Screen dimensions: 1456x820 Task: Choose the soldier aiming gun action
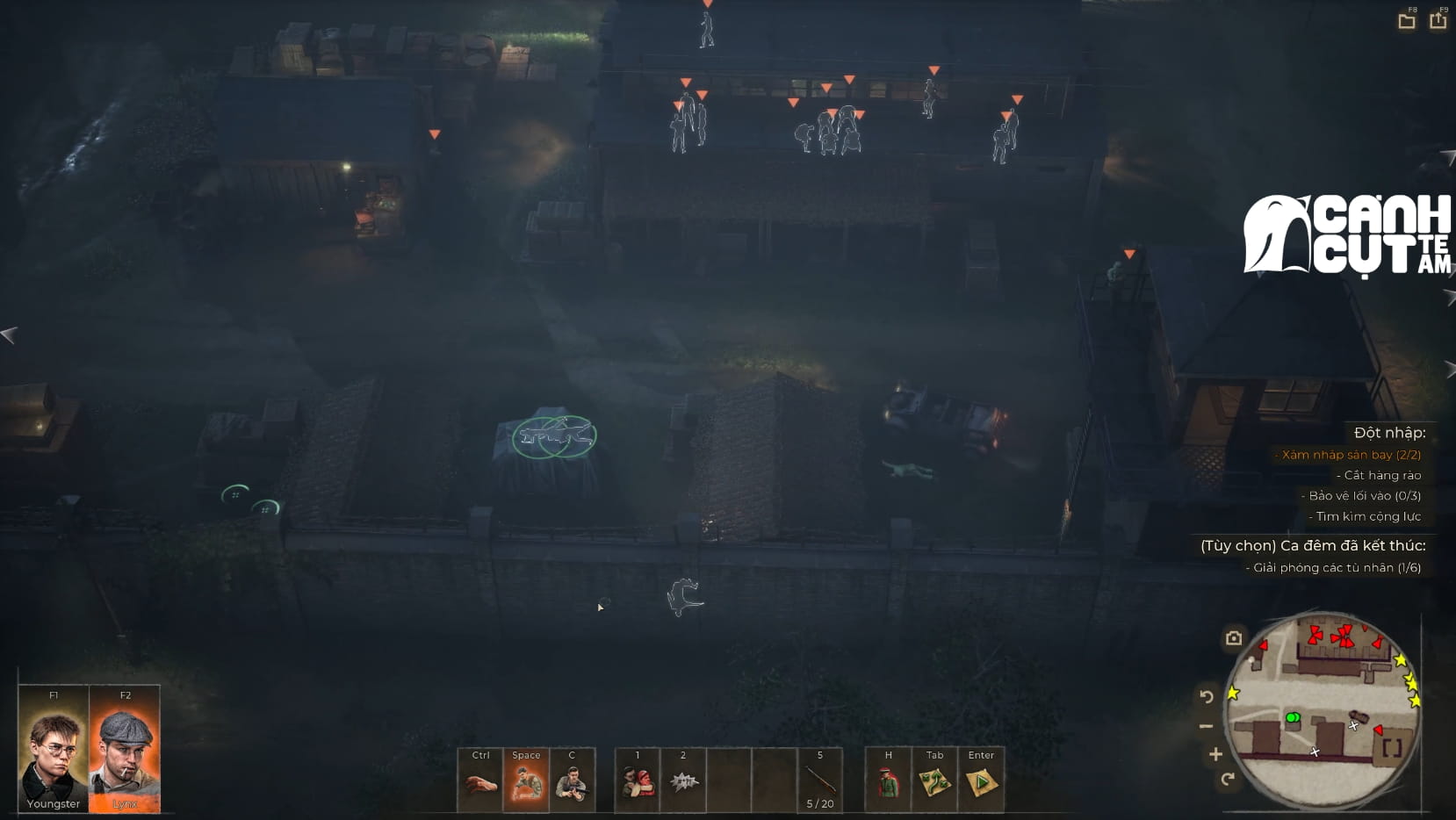[572, 780]
